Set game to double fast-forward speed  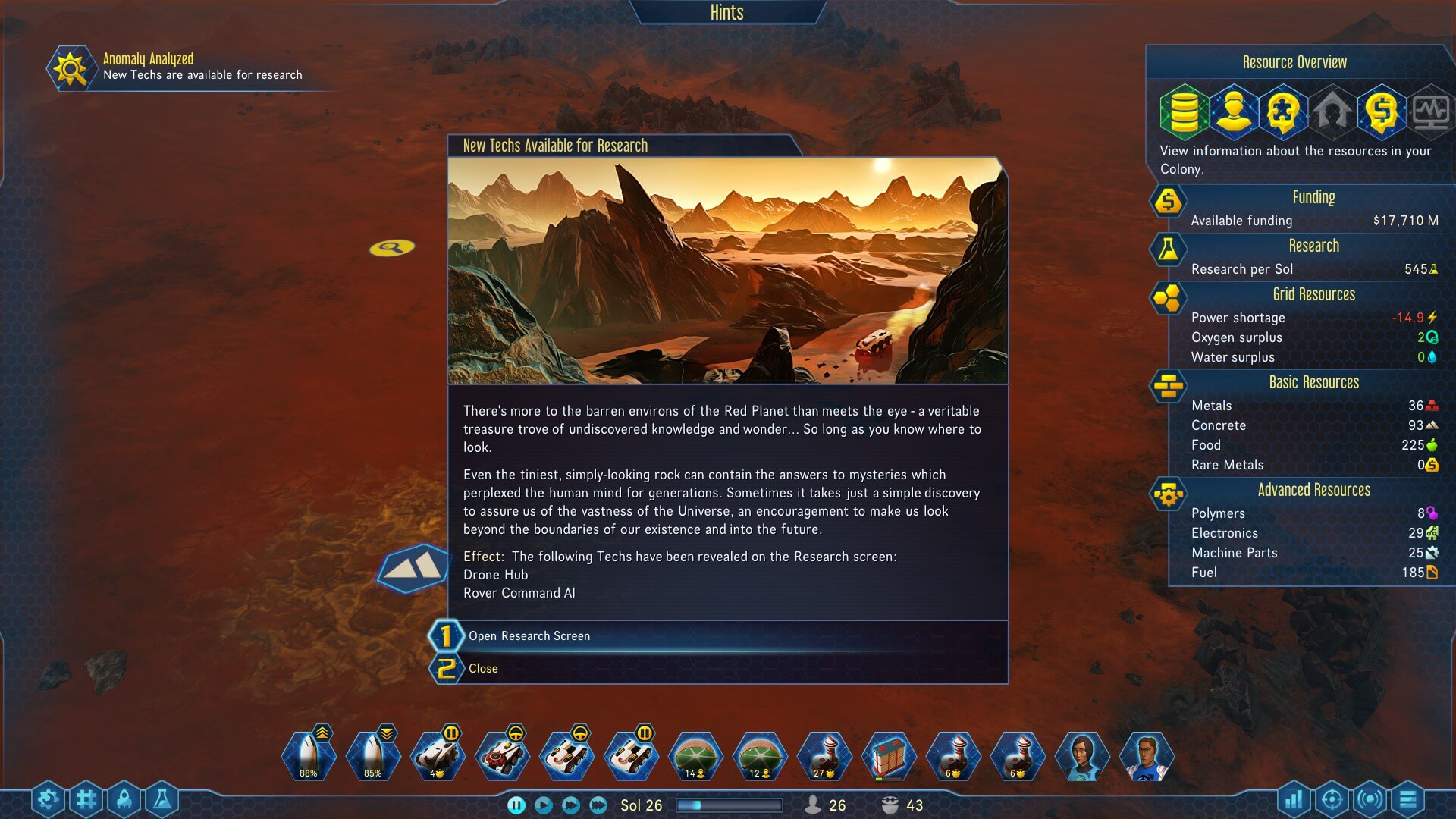[x=570, y=805]
